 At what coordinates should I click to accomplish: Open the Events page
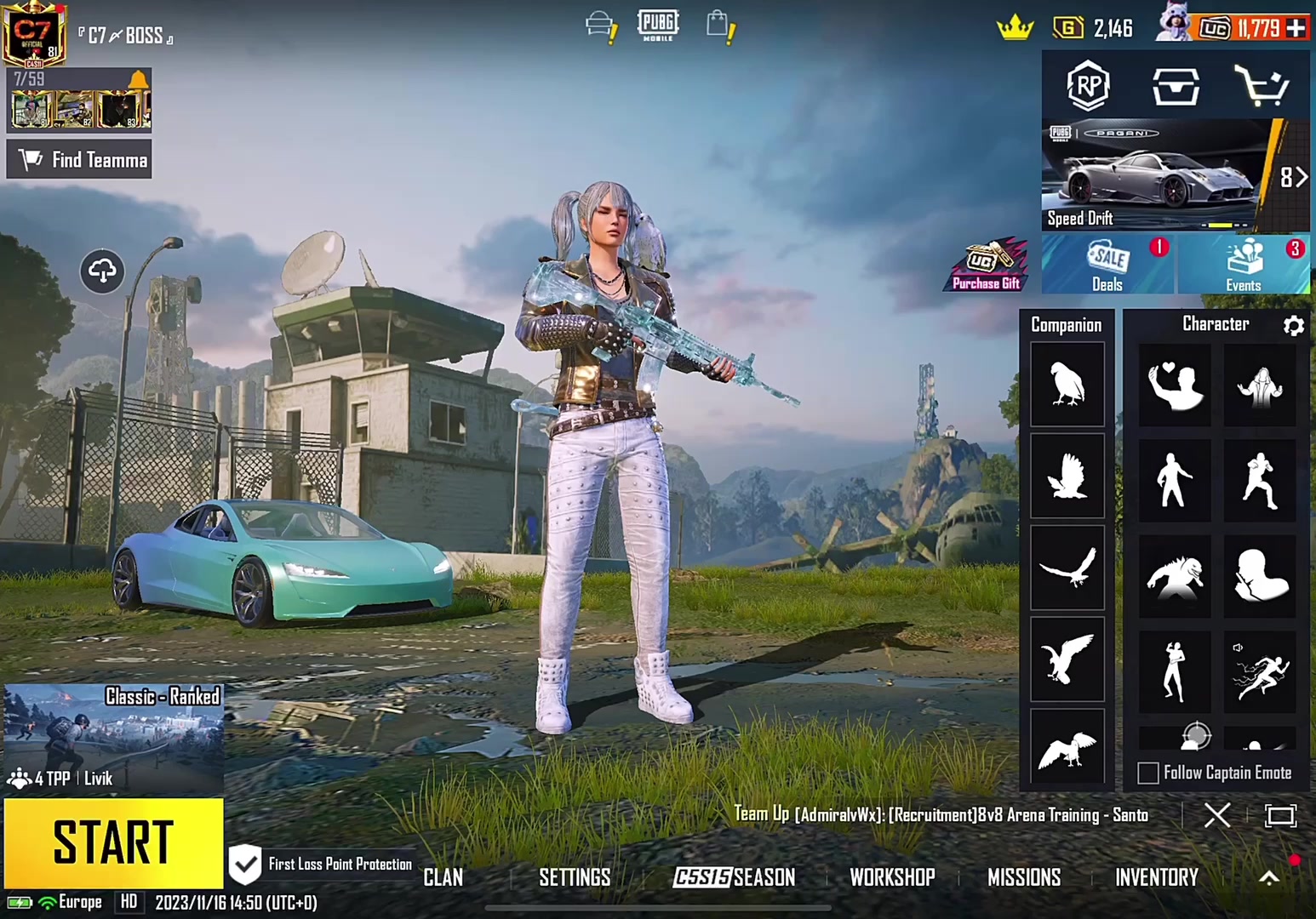pos(1244,265)
